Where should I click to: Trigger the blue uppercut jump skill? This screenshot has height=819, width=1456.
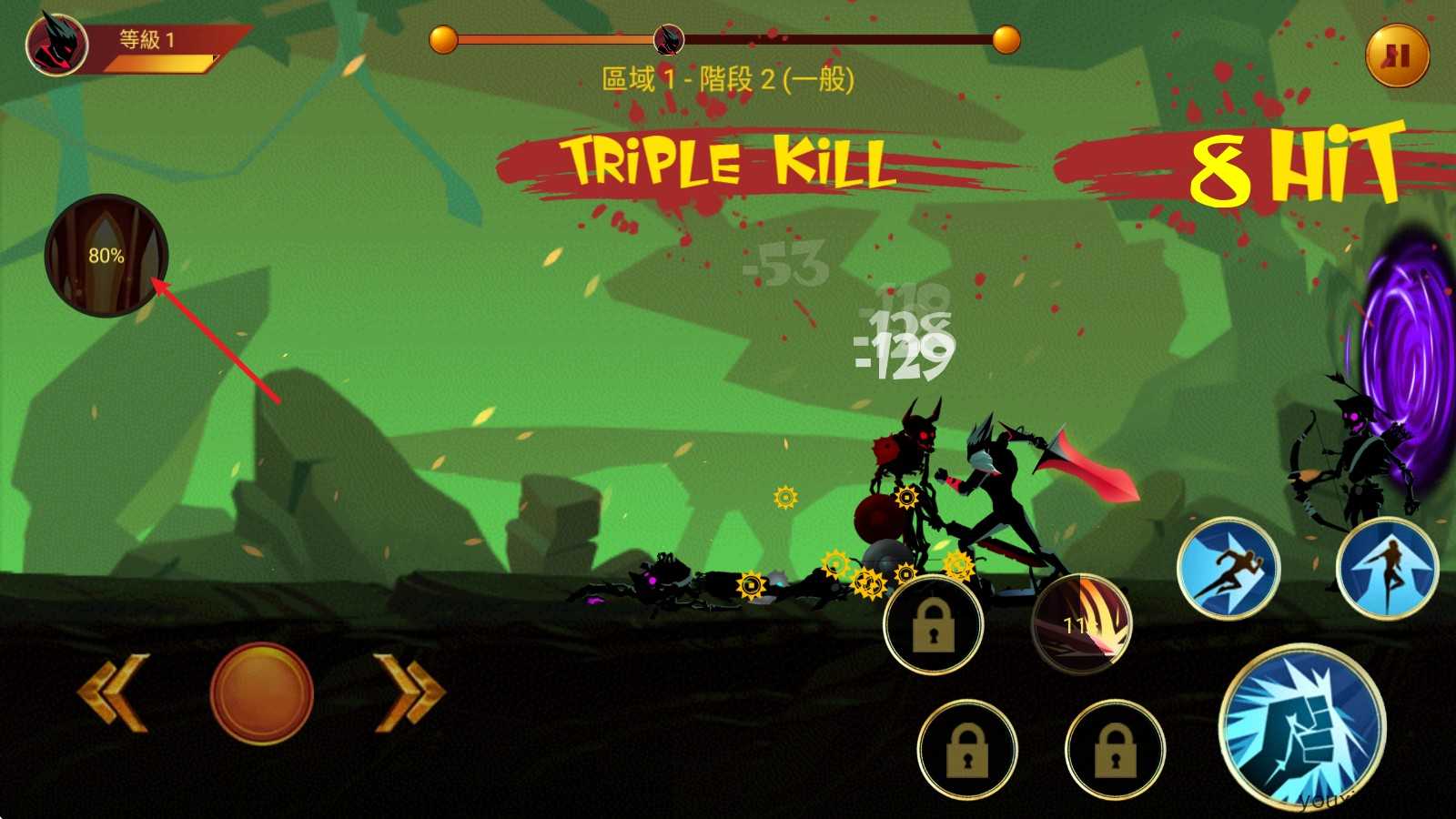coord(1391,569)
